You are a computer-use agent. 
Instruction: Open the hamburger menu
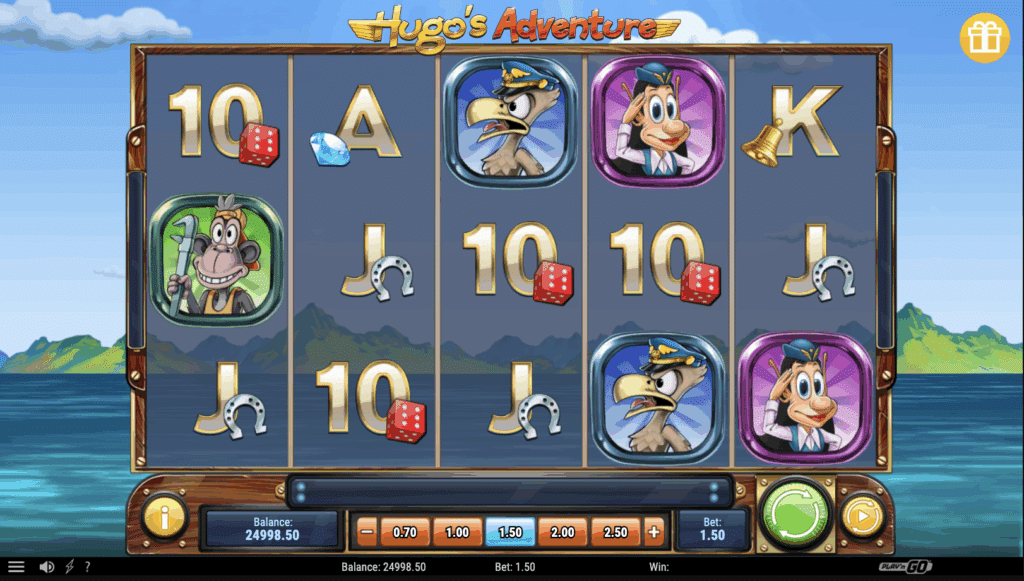click(16, 567)
